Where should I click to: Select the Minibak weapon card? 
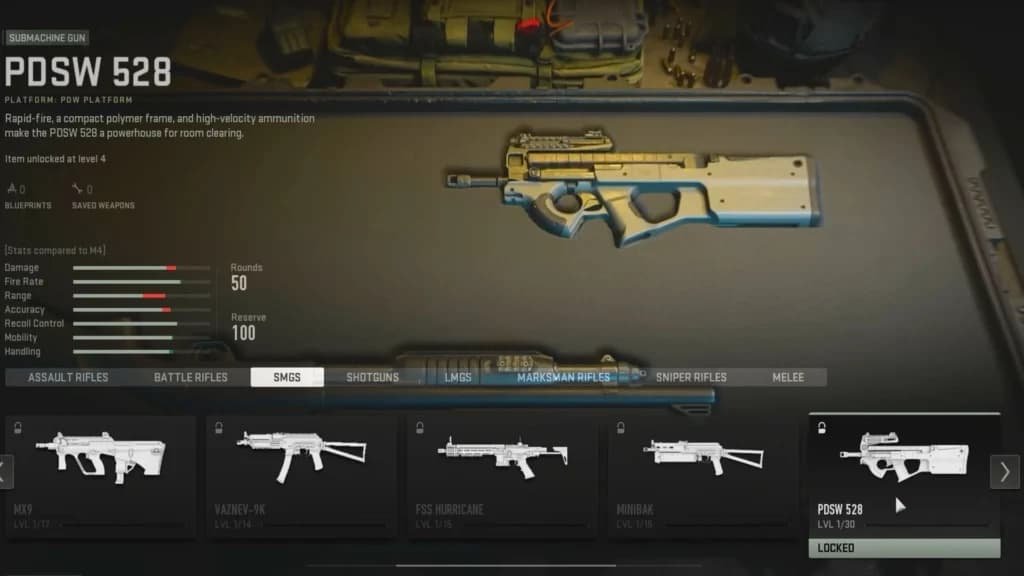coord(703,475)
